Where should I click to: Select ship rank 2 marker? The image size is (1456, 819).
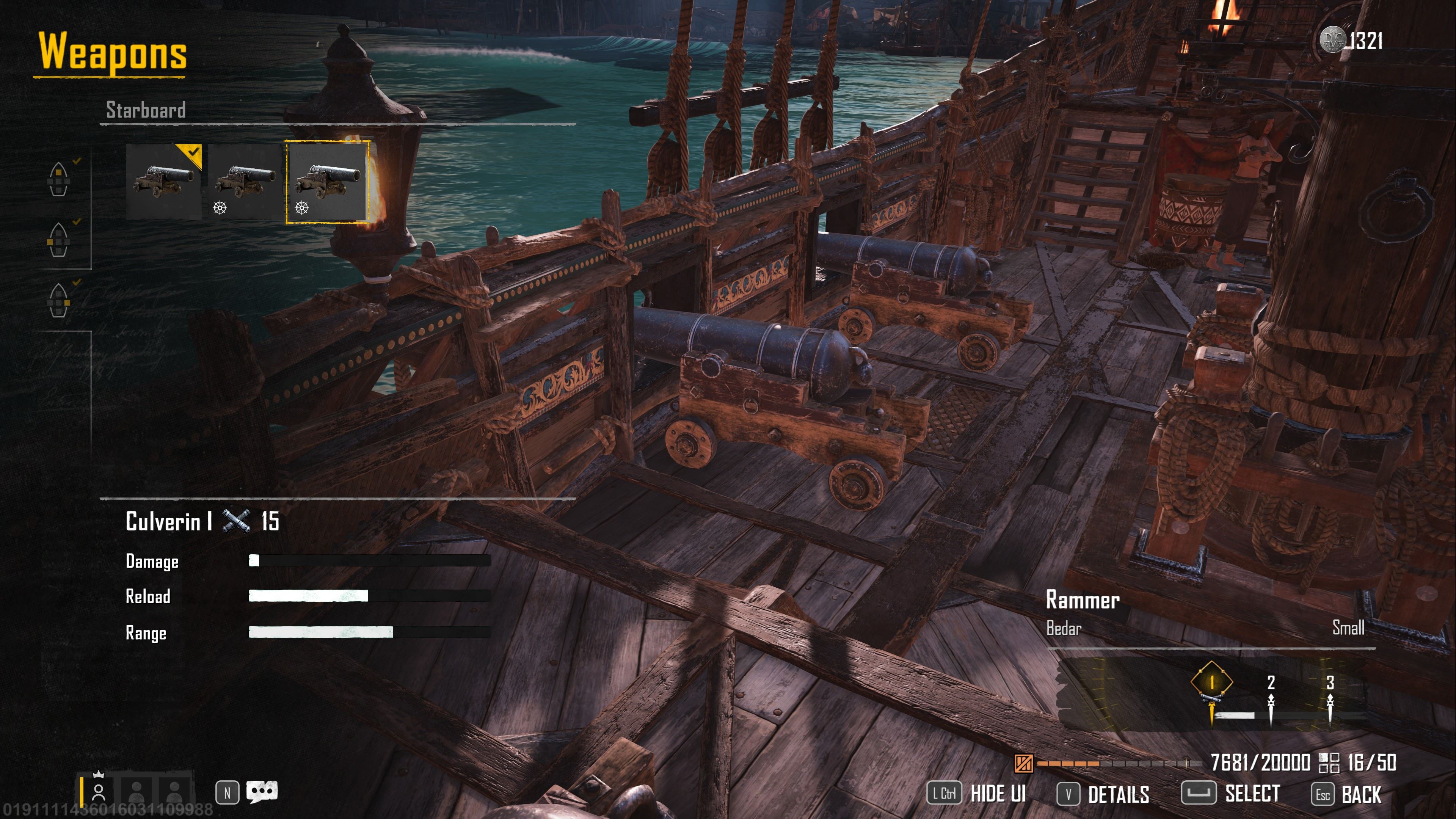[1271, 683]
